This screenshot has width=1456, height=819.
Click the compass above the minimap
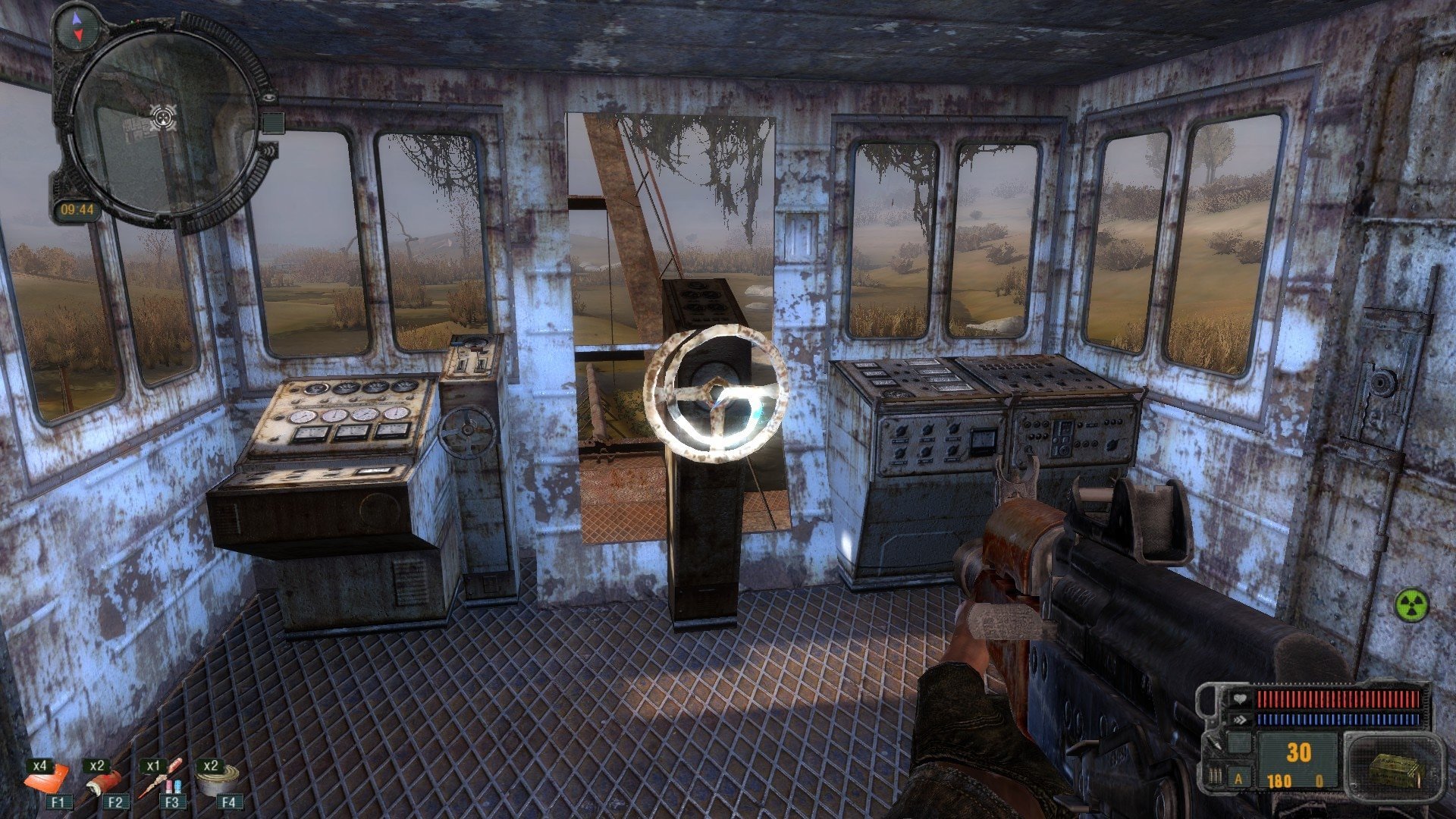click(76, 26)
